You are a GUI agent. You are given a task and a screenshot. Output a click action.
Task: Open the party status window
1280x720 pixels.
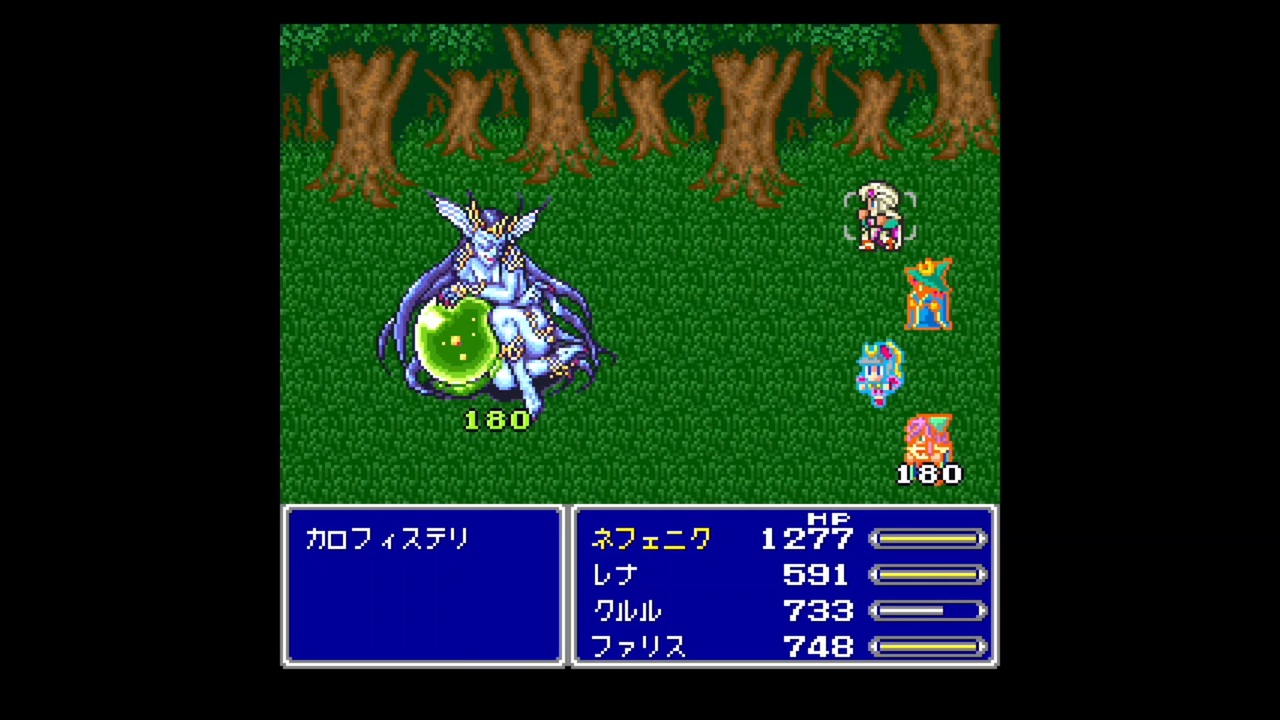(x=783, y=585)
